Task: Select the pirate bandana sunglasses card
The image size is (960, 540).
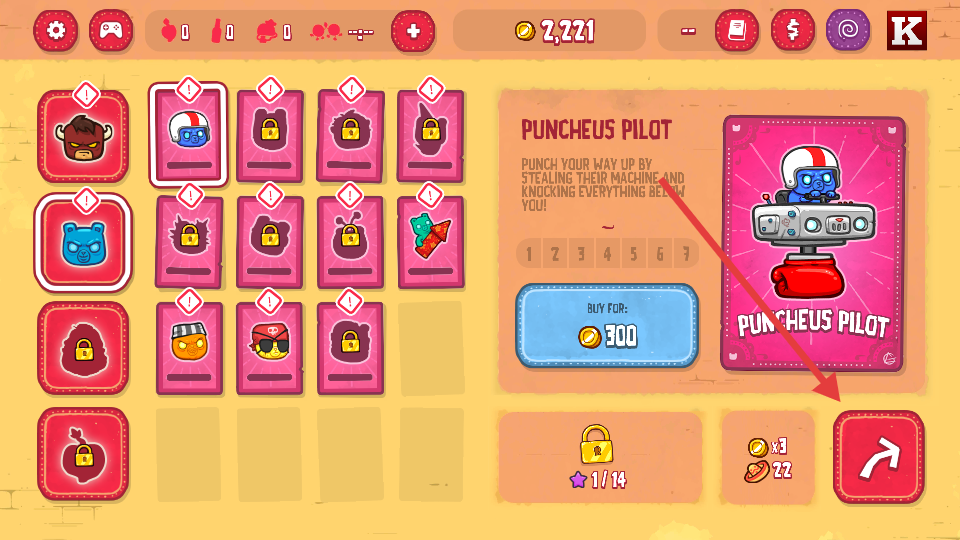Action: [x=269, y=348]
